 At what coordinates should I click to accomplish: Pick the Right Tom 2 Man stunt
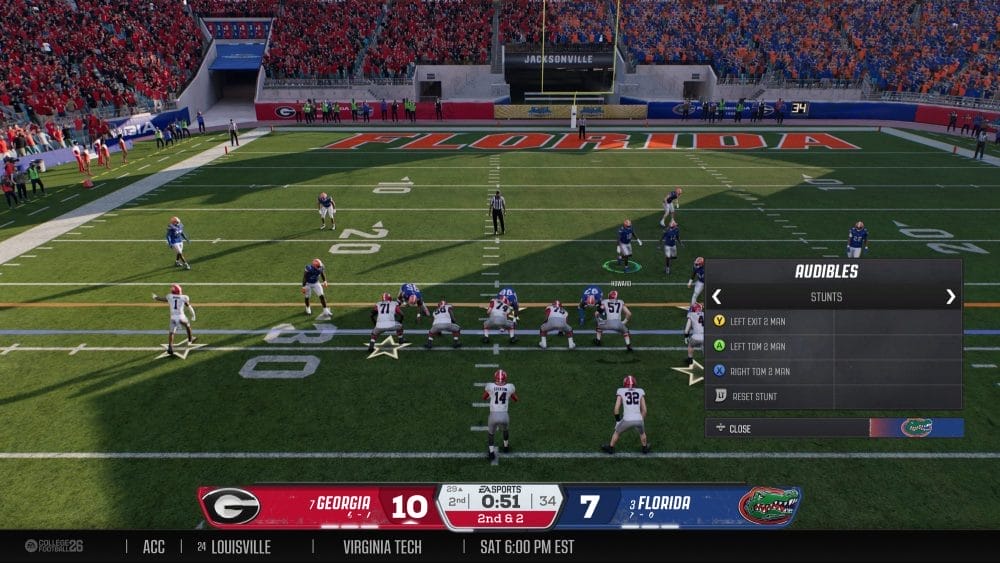[759, 371]
